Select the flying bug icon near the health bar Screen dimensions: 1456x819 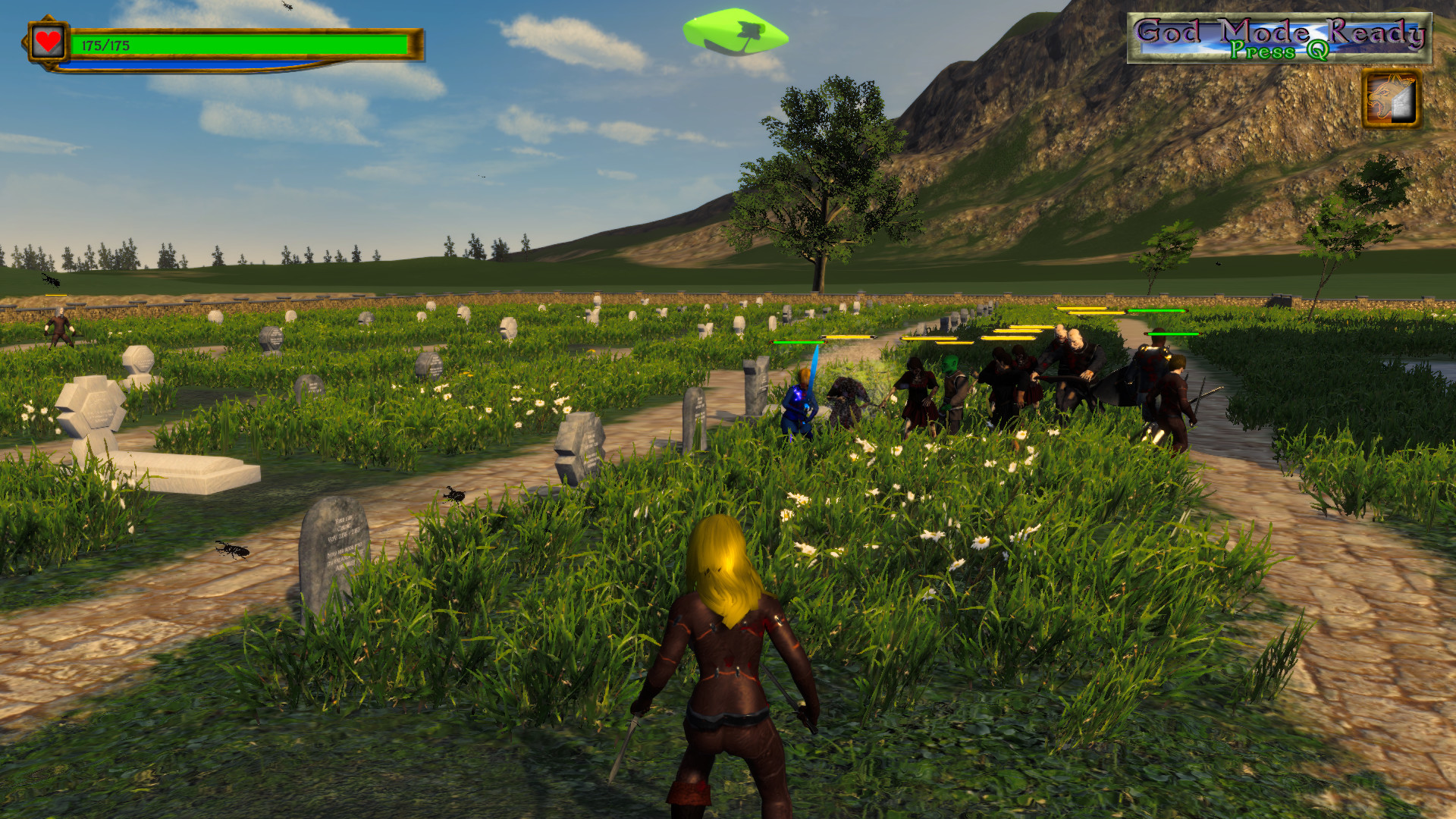287,6
